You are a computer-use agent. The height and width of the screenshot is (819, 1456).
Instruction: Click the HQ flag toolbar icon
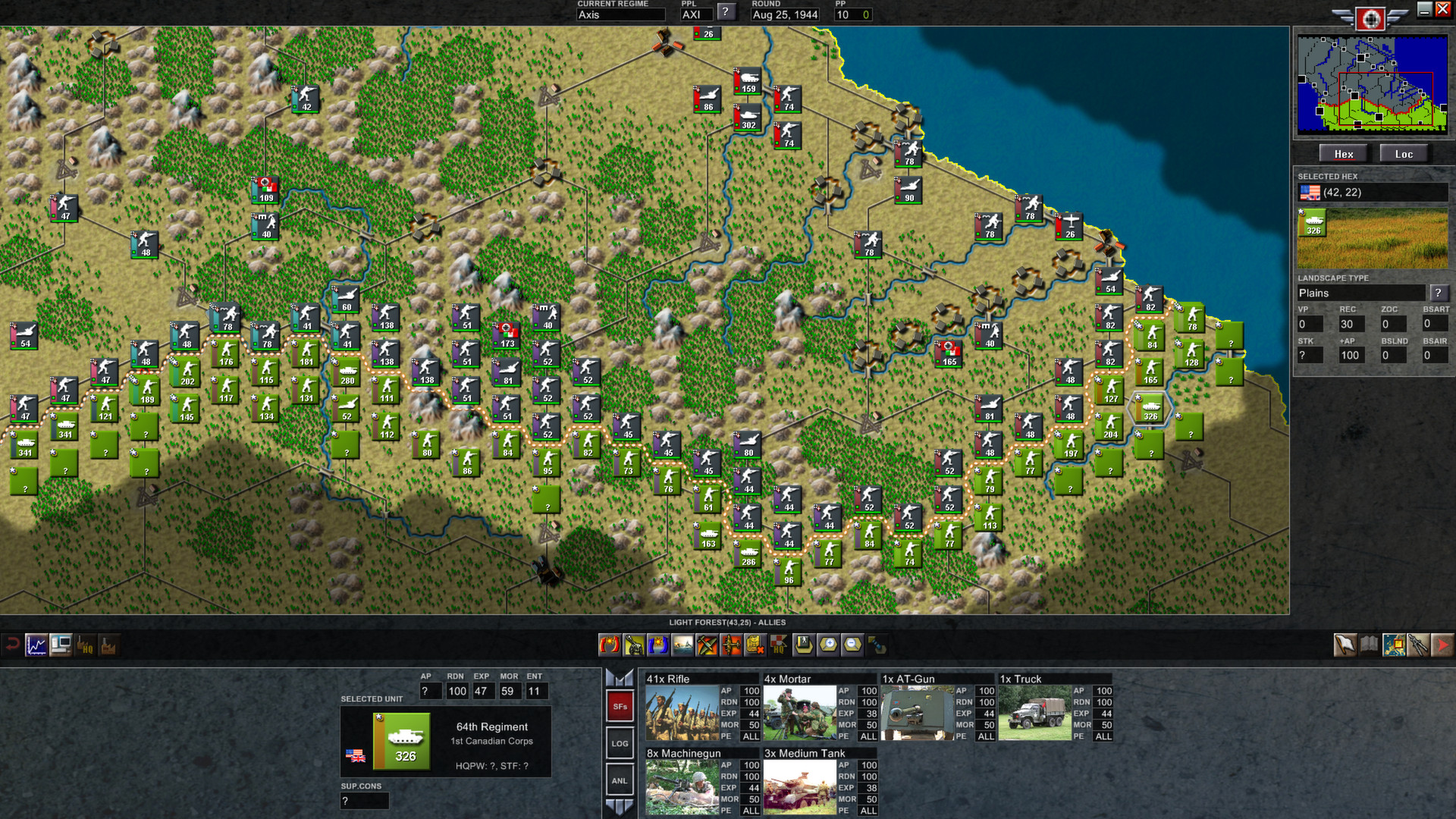(778, 646)
